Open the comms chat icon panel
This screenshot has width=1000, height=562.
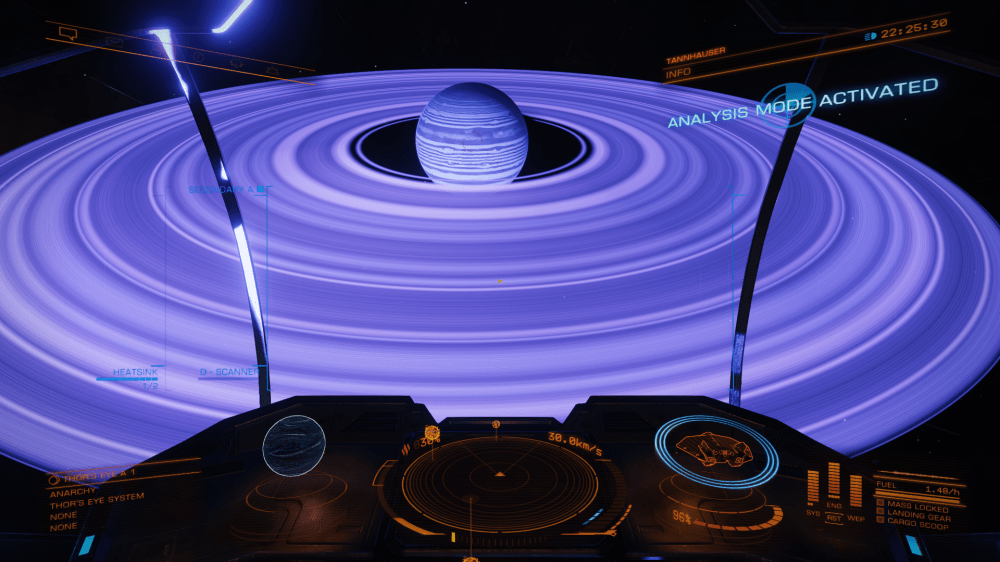click(x=68, y=33)
